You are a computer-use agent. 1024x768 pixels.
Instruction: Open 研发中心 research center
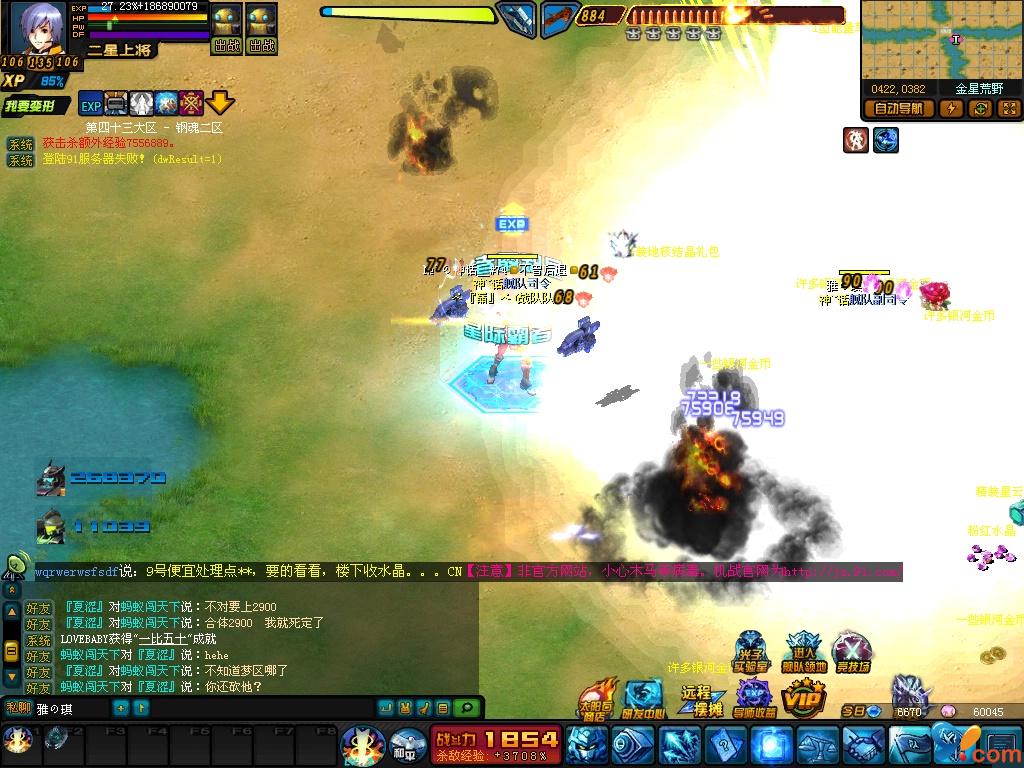point(643,698)
